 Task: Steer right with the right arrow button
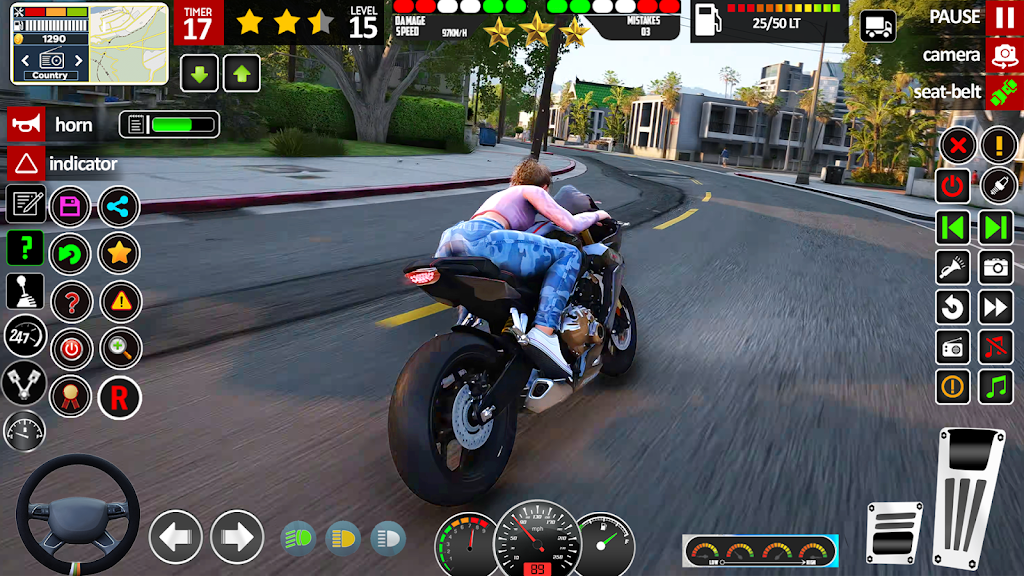pos(237,537)
